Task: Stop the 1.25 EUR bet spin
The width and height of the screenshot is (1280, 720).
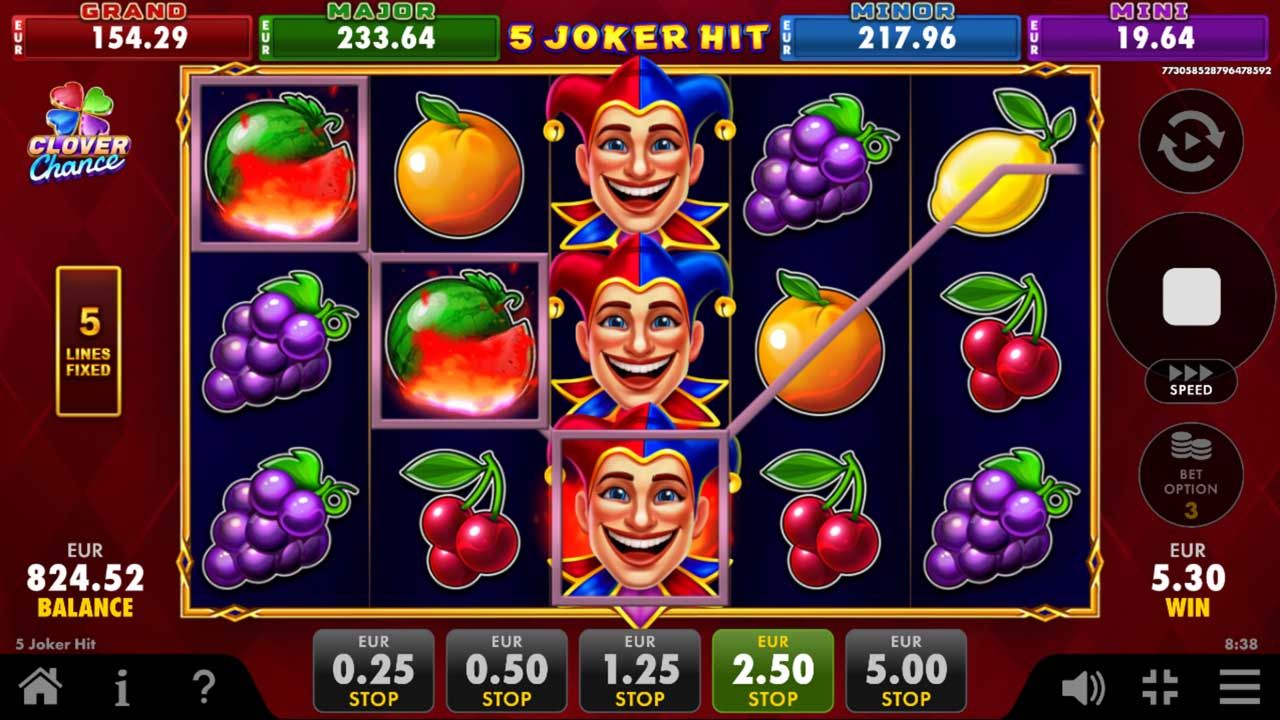Action: coord(641,670)
